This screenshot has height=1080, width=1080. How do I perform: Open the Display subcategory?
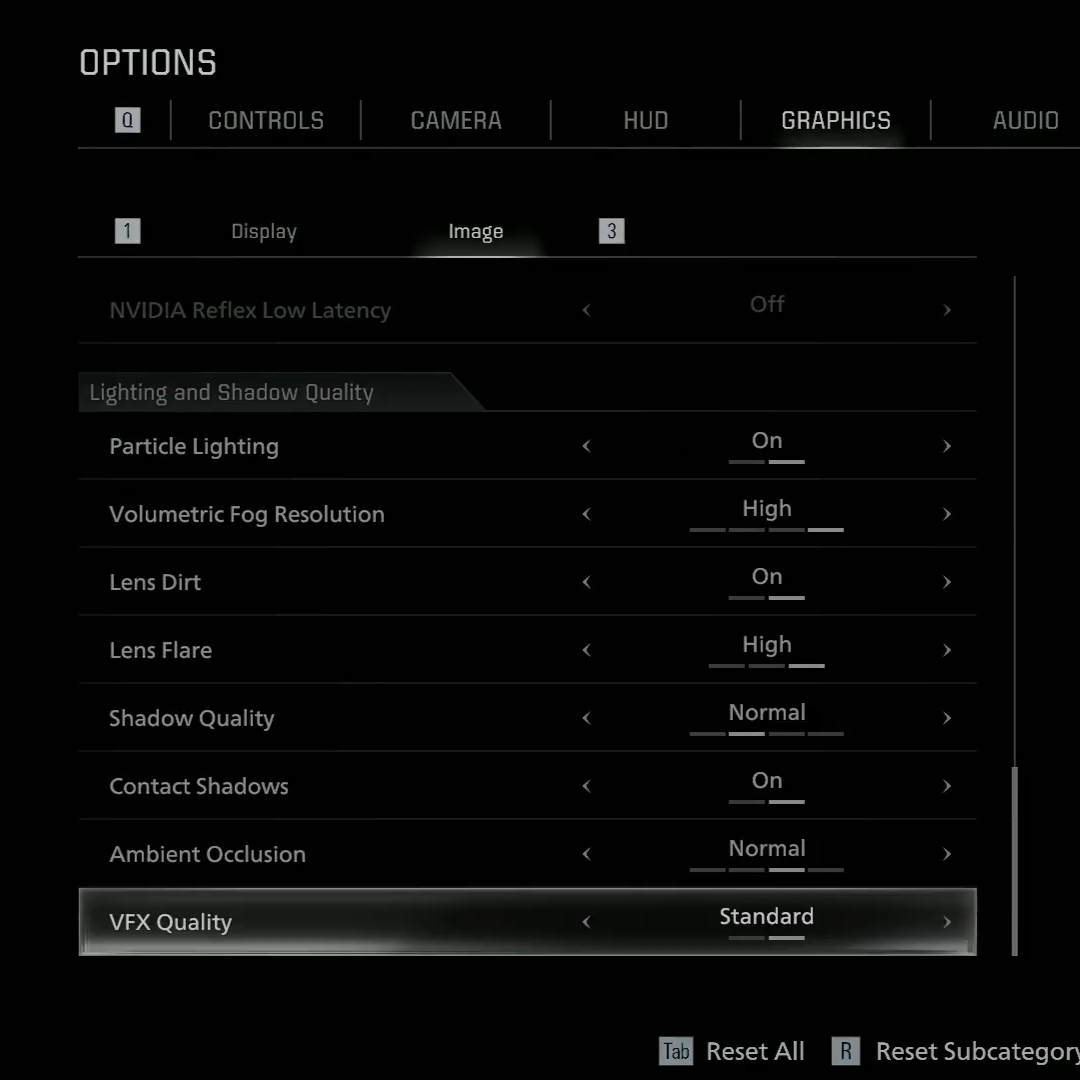point(264,232)
